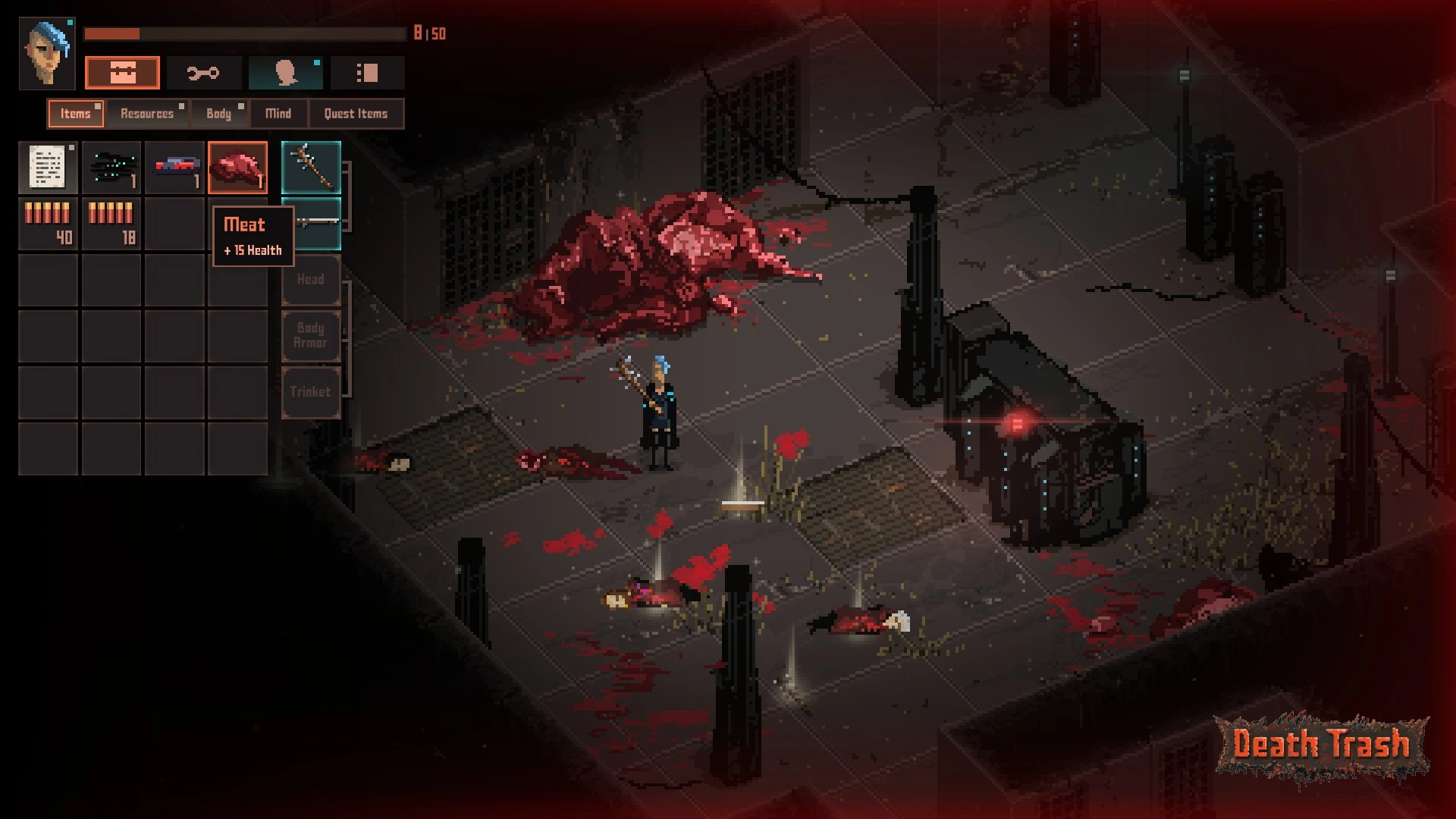View the Quest Items tab
The image size is (1456, 819).
(x=356, y=114)
